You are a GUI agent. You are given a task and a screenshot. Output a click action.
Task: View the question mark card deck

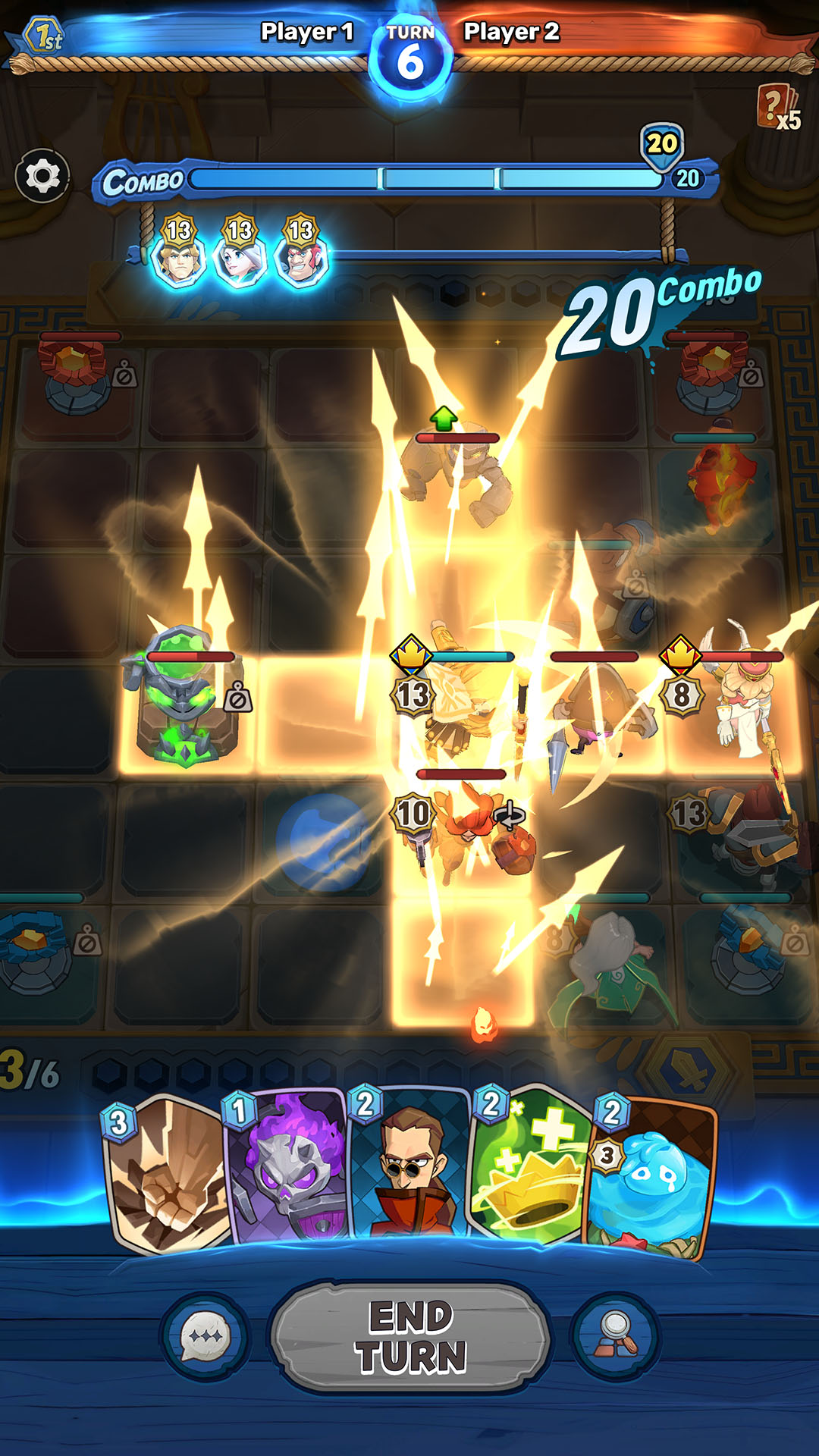click(x=777, y=108)
